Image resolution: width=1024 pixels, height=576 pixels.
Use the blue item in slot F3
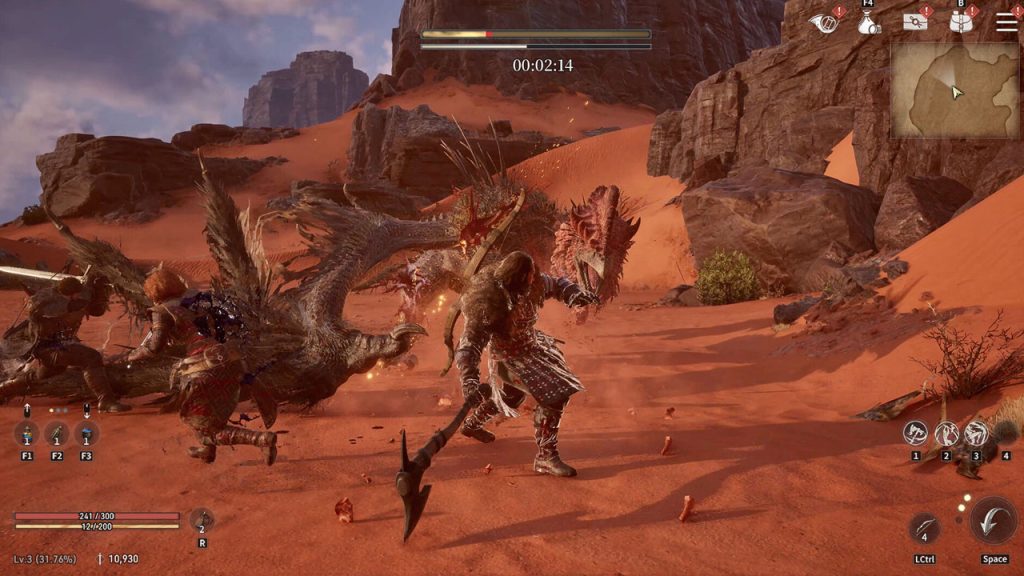click(x=87, y=434)
